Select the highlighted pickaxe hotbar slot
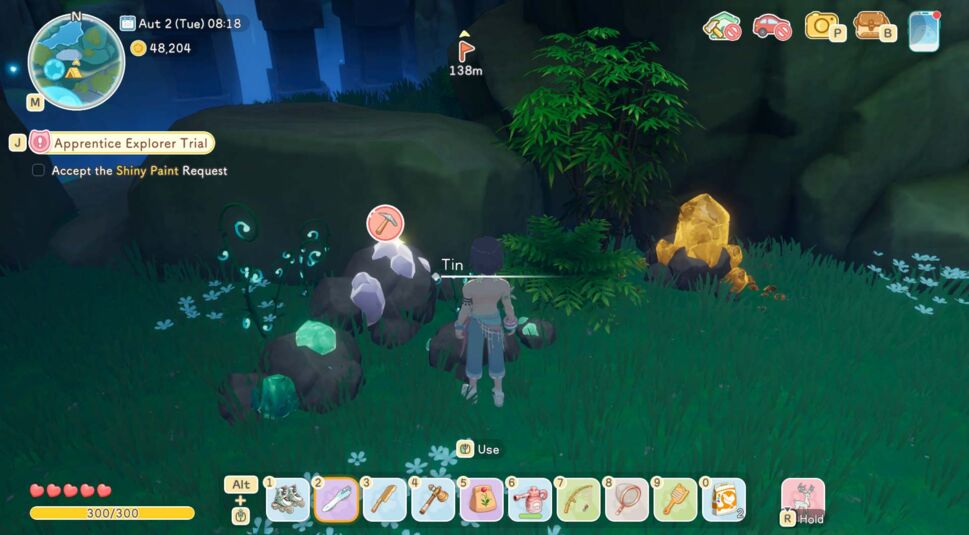 click(337, 499)
